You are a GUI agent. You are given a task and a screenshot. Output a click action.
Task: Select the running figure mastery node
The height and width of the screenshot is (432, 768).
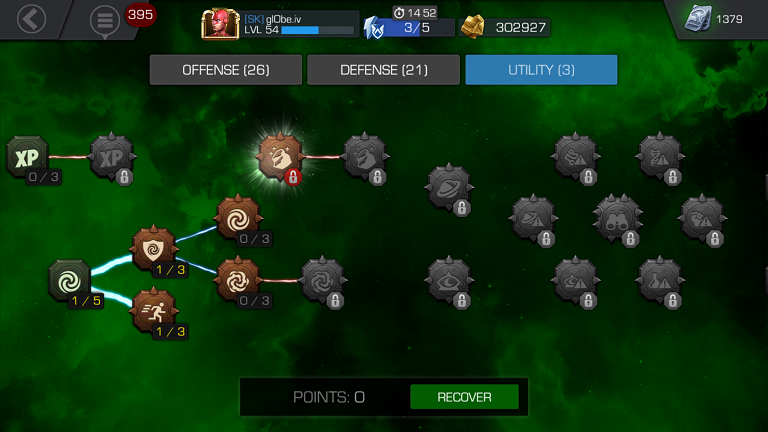pyautogui.click(x=154, y=309)
